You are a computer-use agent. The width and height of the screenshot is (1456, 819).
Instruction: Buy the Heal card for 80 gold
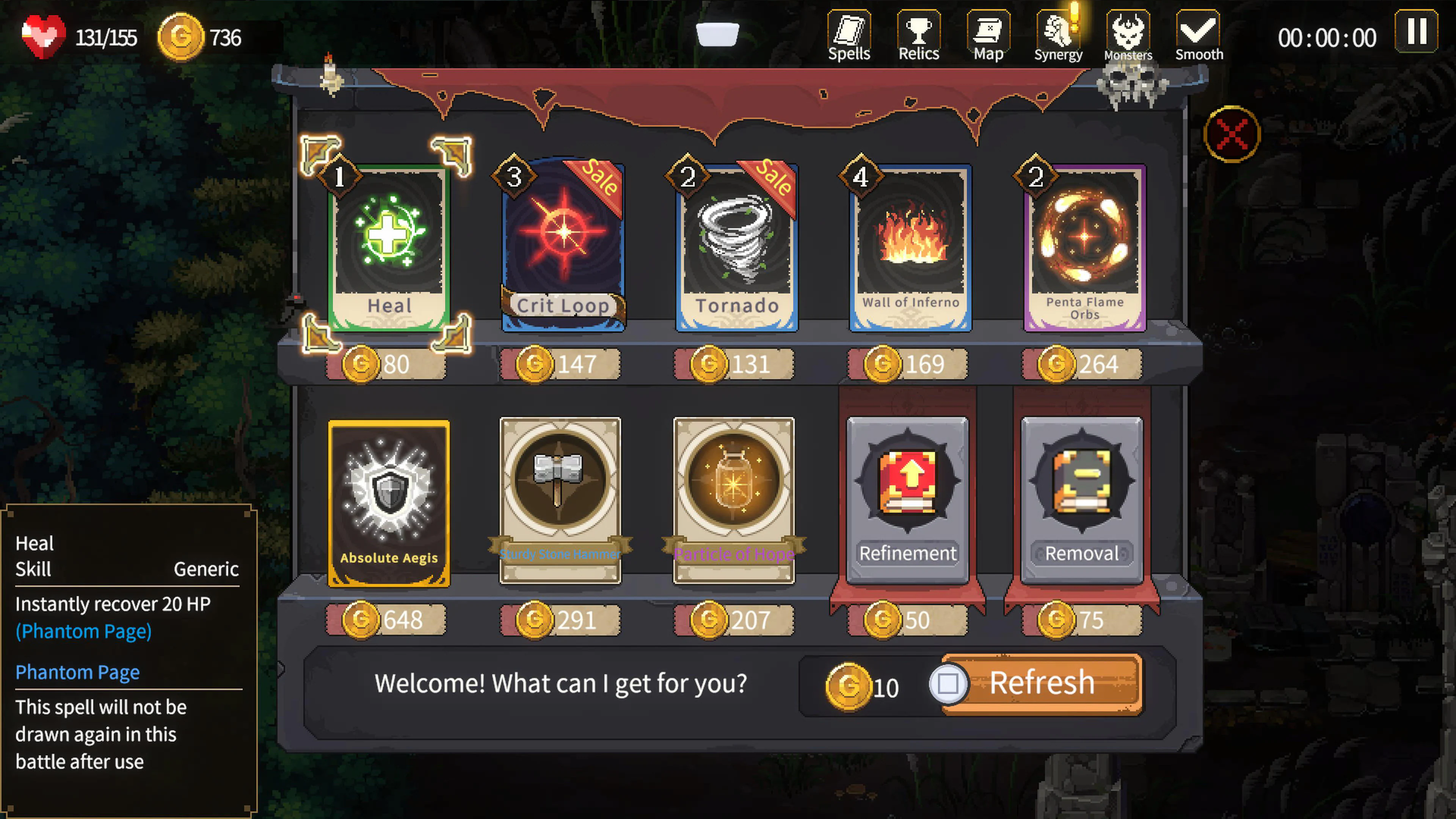coord(389,243)
